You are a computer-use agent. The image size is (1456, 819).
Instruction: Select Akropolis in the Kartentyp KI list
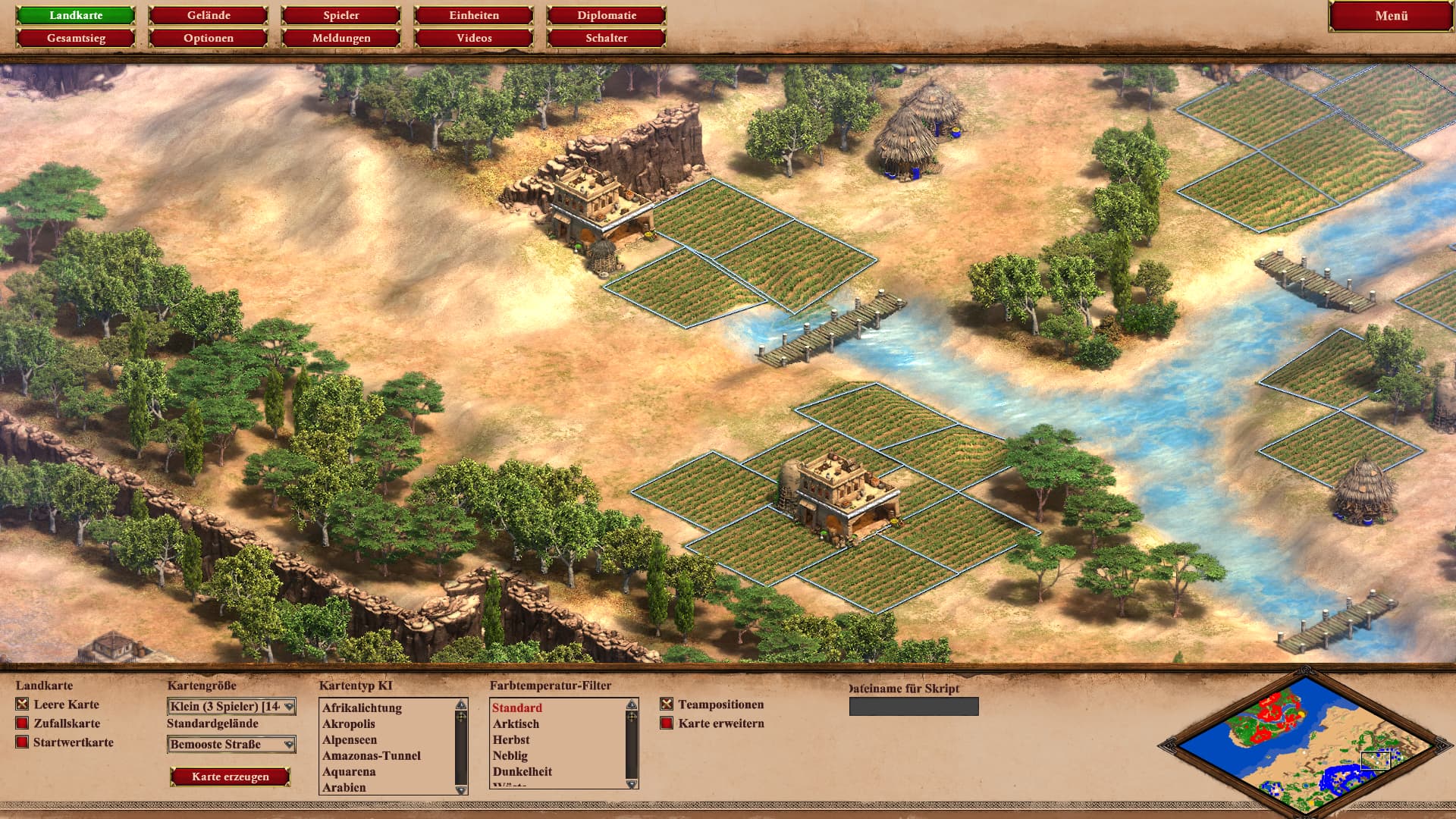point(349,724)
